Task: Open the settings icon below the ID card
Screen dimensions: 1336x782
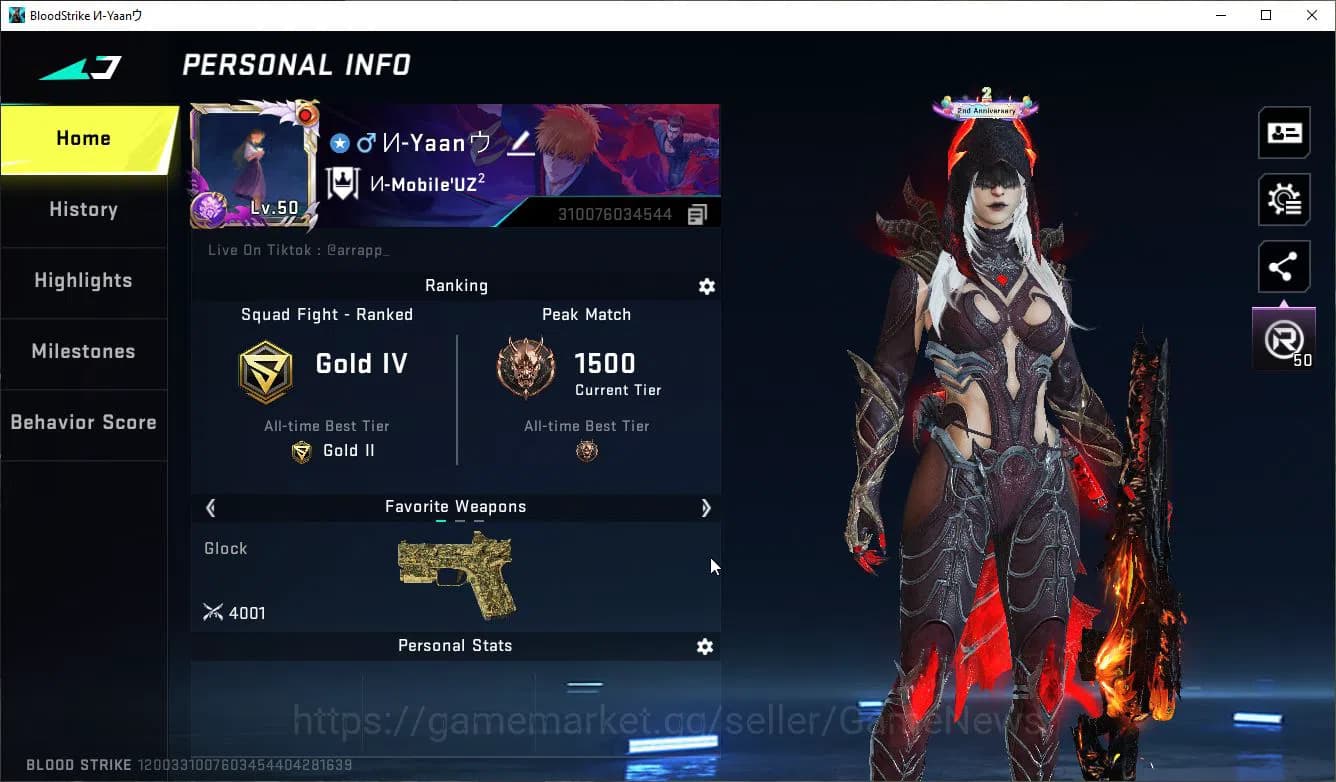Action: 1284,199
